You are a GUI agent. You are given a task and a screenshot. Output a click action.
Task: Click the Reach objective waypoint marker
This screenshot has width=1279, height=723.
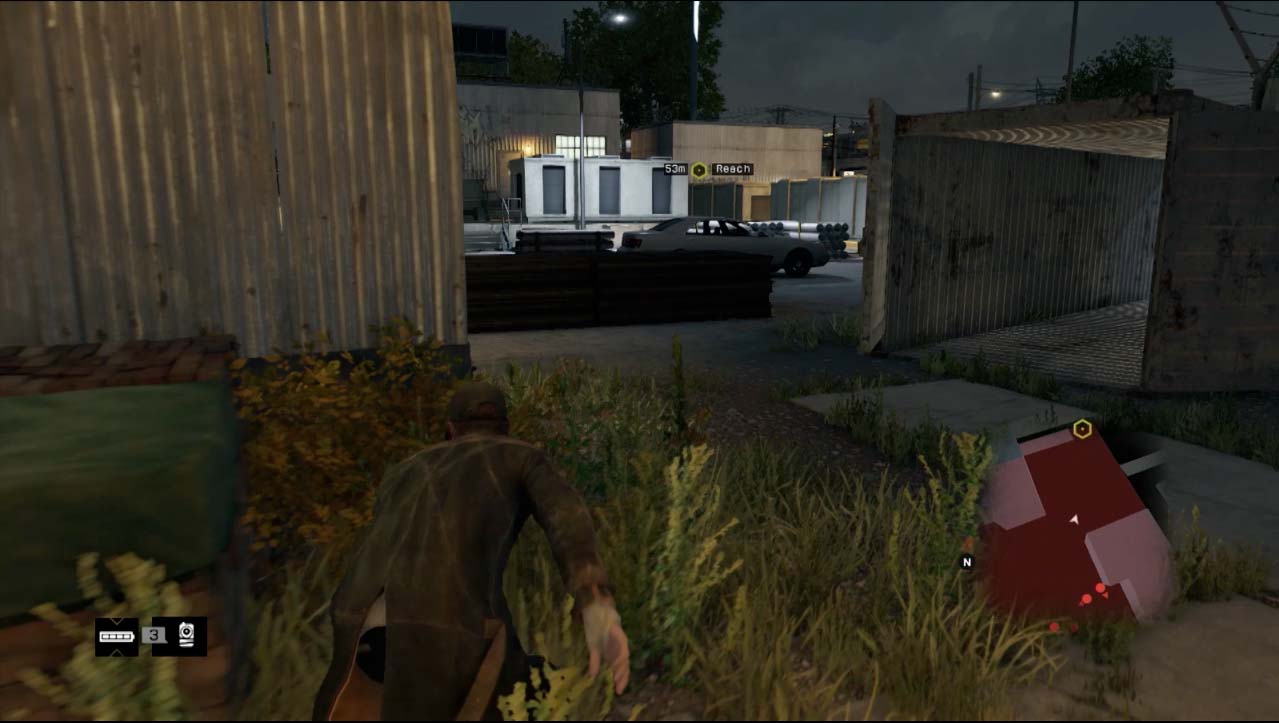tap(699, 170)
